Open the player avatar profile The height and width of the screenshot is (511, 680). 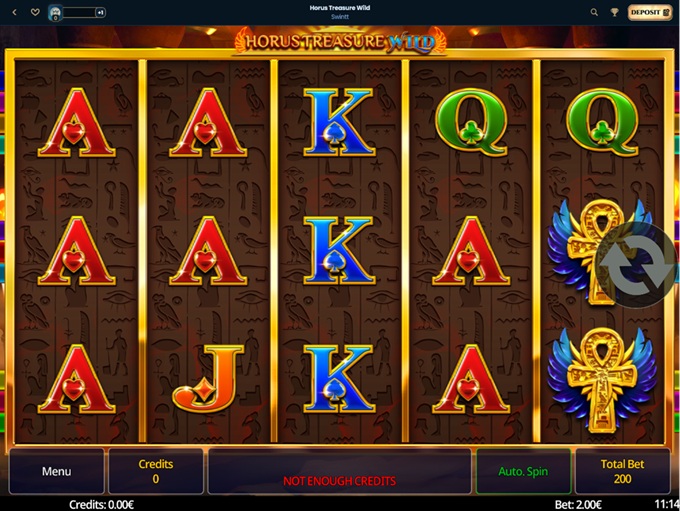click(56, 12)
